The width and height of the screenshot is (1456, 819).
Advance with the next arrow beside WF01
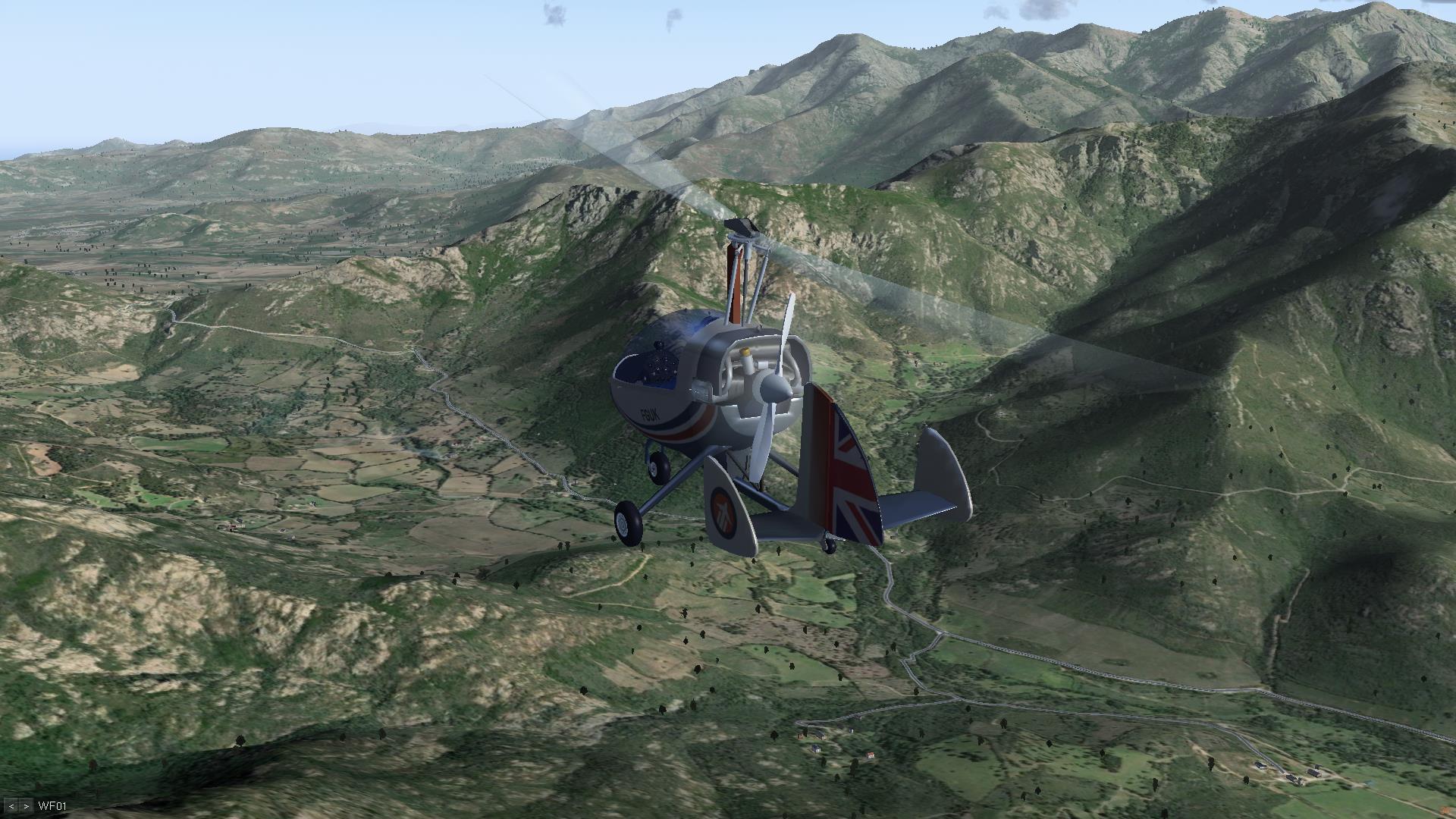(26, 806)
